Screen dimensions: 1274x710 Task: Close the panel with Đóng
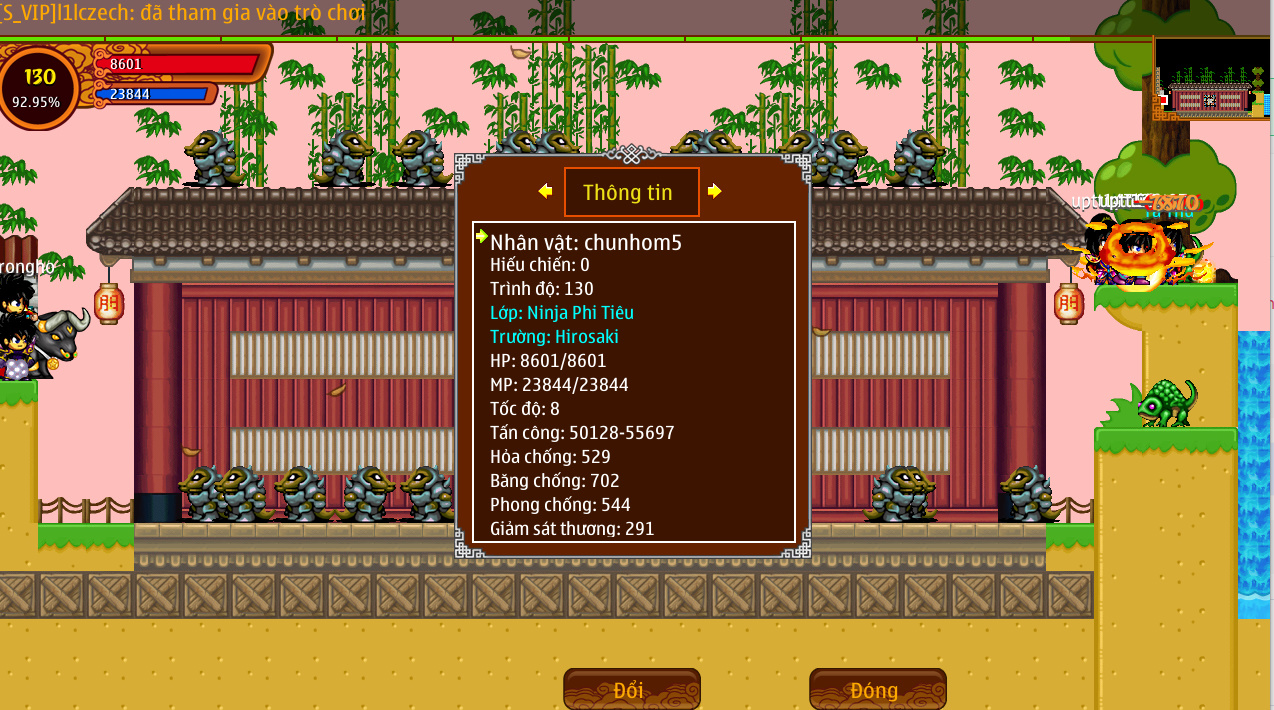point(877,690)
